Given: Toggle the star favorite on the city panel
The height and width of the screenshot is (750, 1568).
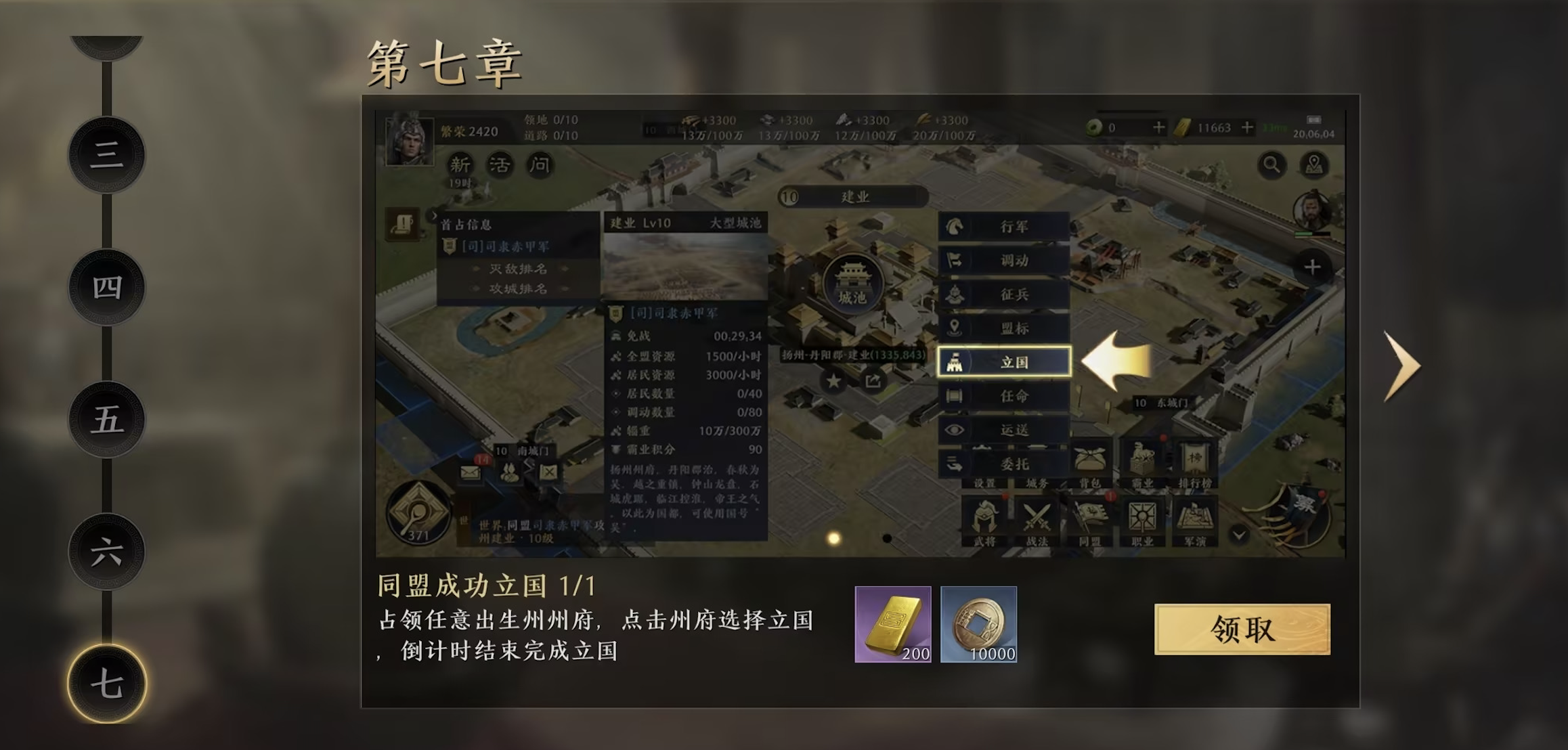Looking at the screenshot, I should 833,381.
